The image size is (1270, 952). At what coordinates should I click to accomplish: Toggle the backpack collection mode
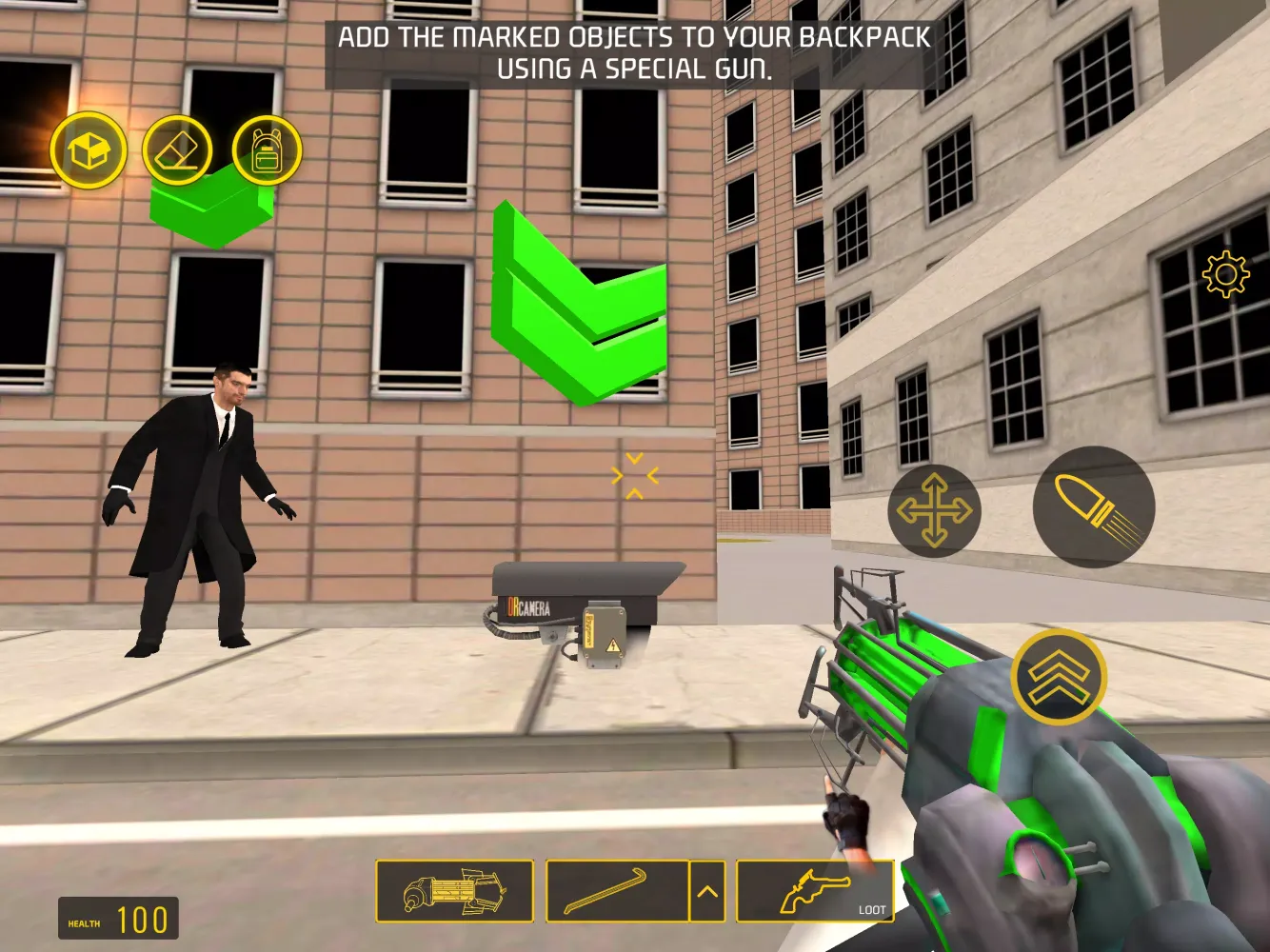[267, 150]
